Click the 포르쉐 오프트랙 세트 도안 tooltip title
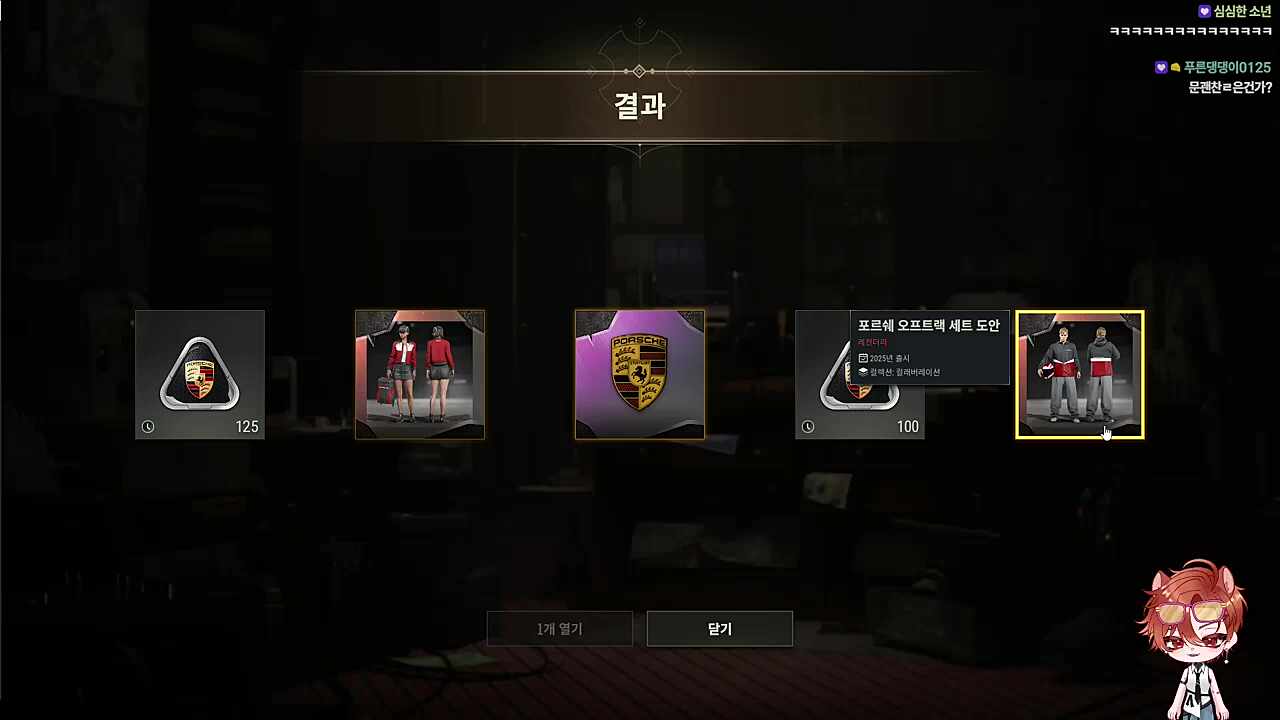 click(x=931, y=325)
